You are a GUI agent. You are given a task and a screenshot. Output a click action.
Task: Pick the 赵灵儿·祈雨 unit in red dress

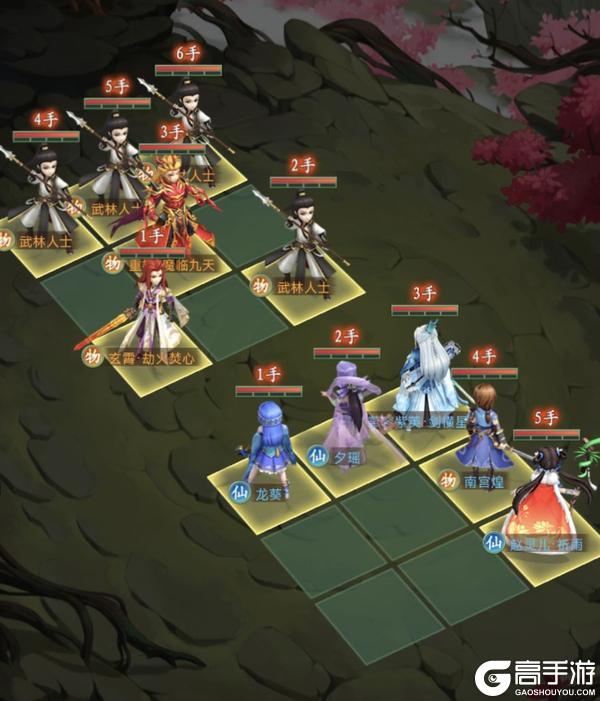point(545,492)
